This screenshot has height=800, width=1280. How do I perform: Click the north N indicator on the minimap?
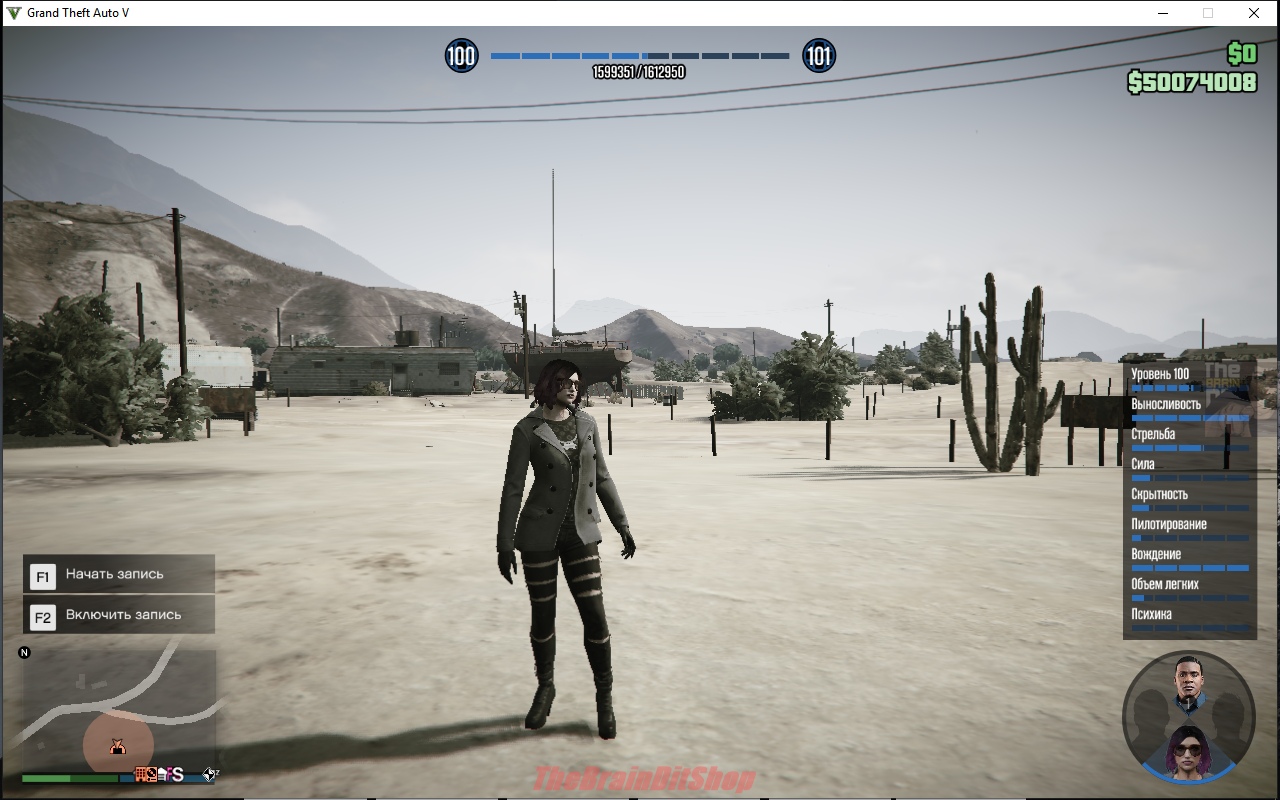(x=25, y=653)
